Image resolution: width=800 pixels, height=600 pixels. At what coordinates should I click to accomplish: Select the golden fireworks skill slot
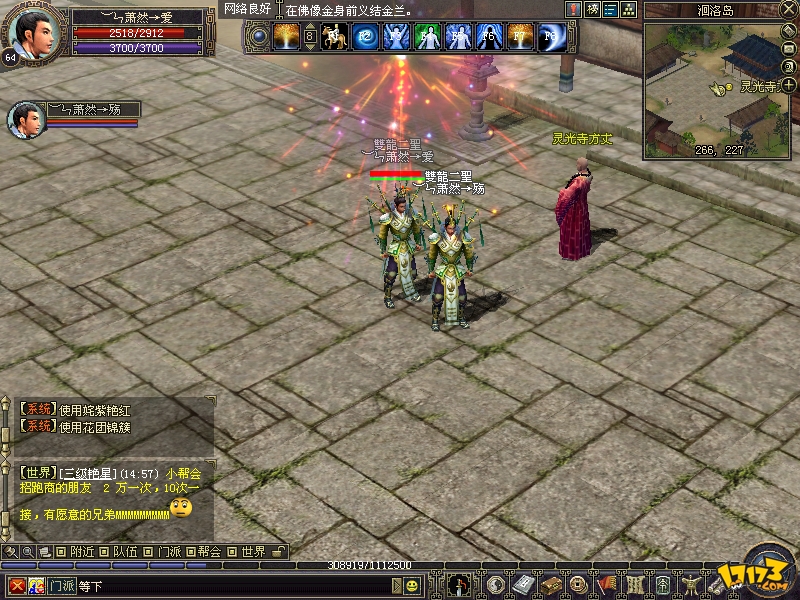click(287, 37)
